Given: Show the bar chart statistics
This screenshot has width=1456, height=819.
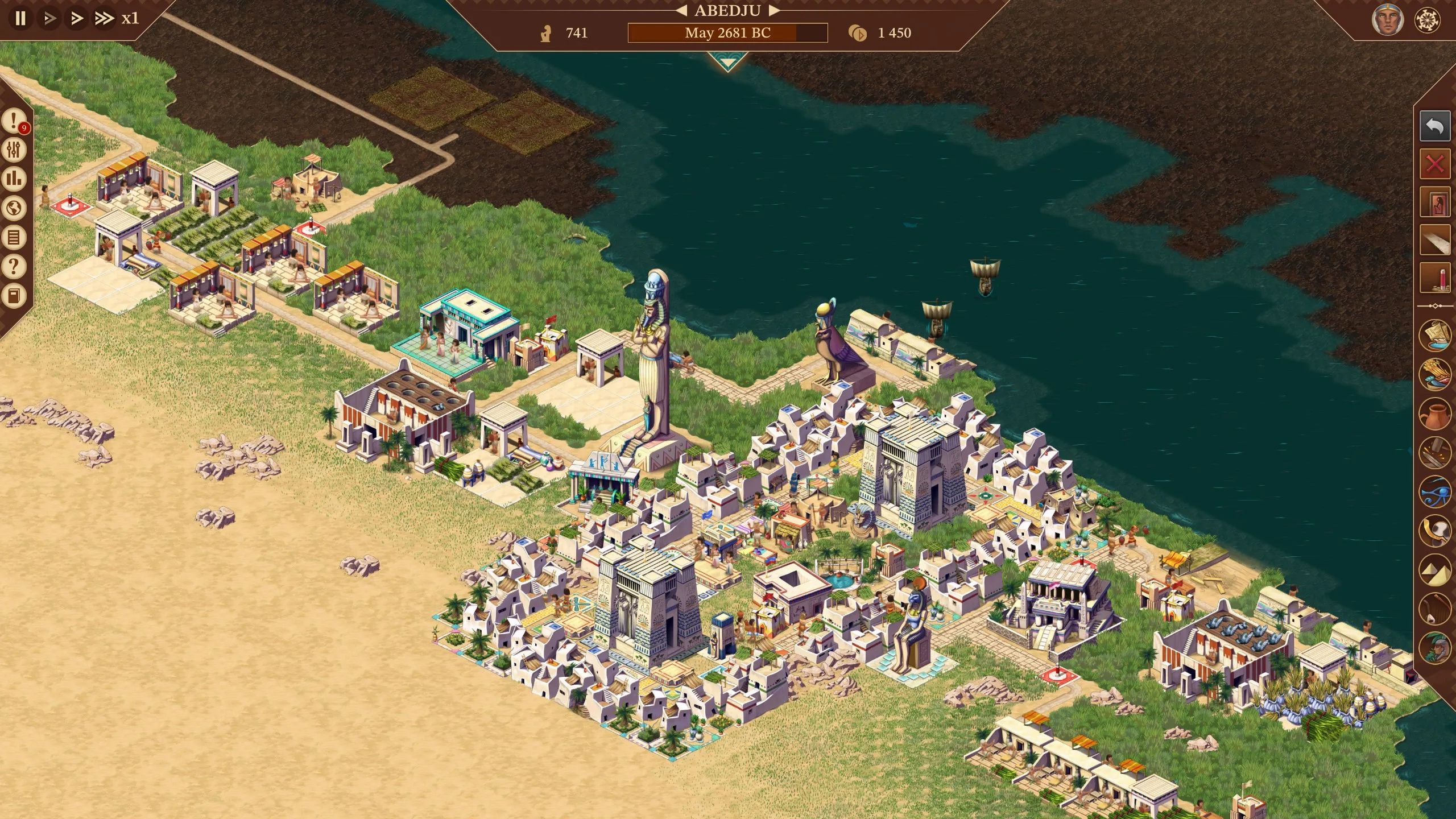Looking at the screenshot, I should 14,179.
